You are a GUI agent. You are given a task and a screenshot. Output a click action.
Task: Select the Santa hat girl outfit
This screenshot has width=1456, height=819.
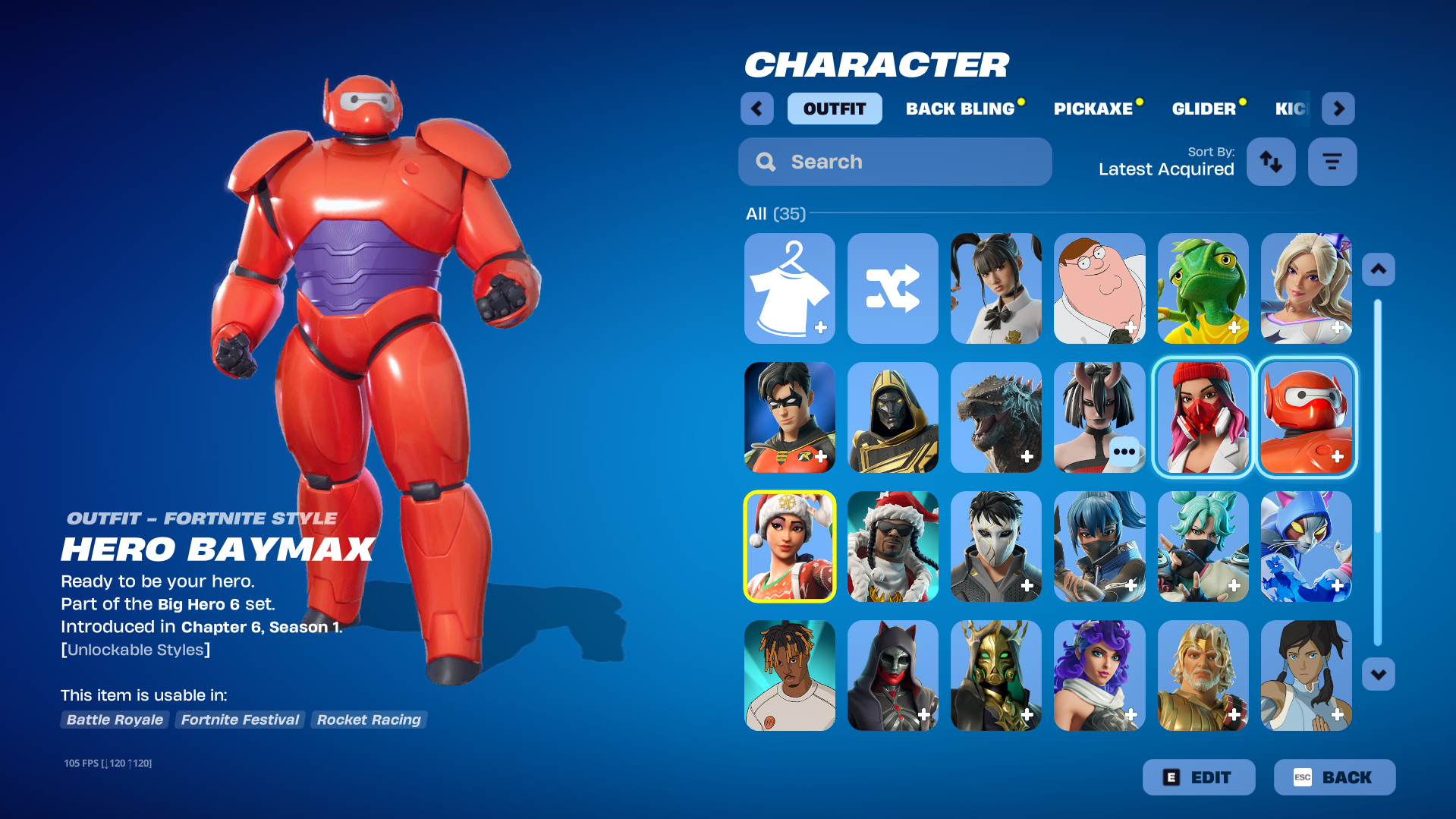point(790,547)
